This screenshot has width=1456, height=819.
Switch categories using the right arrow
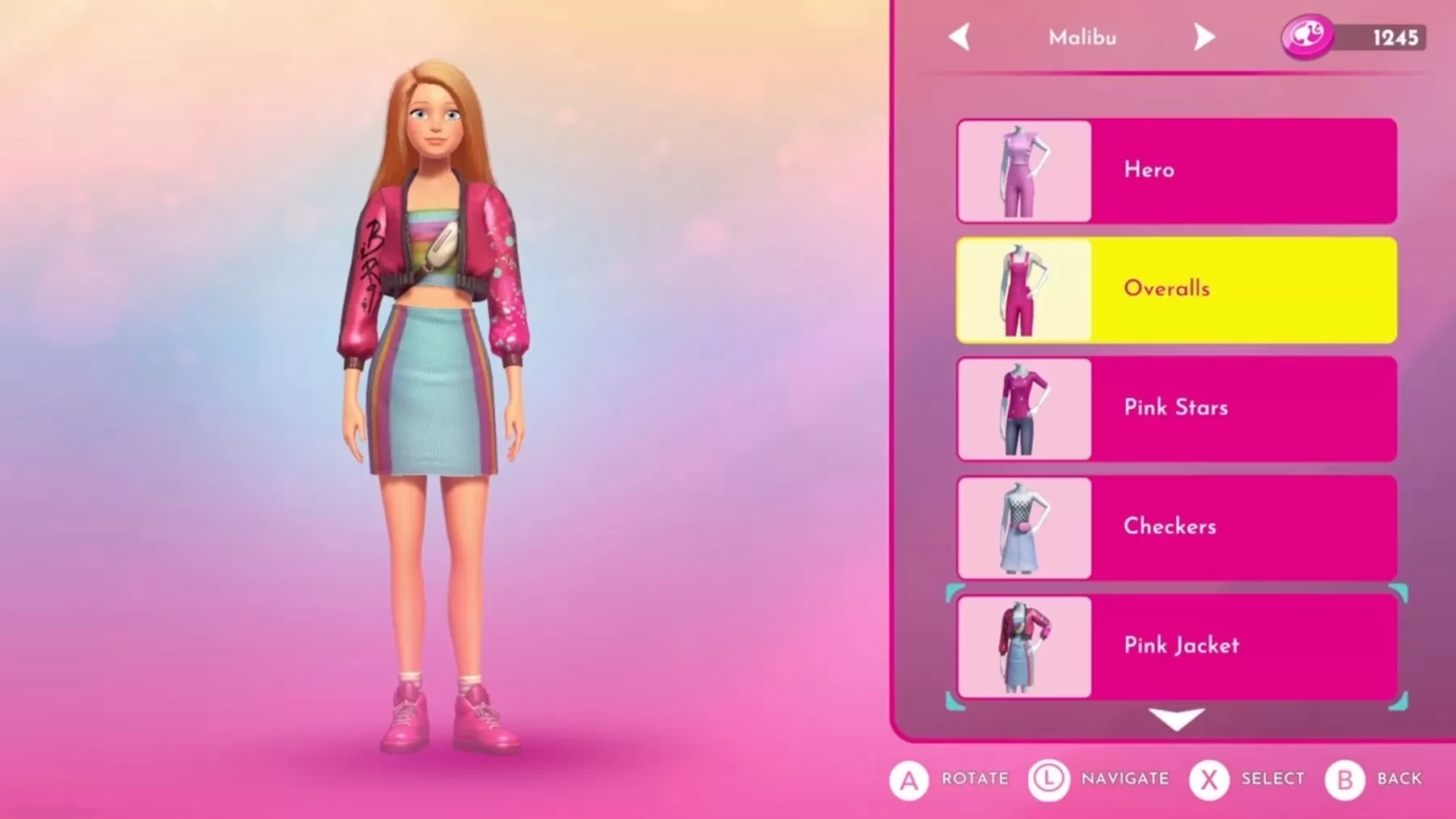1205,36
